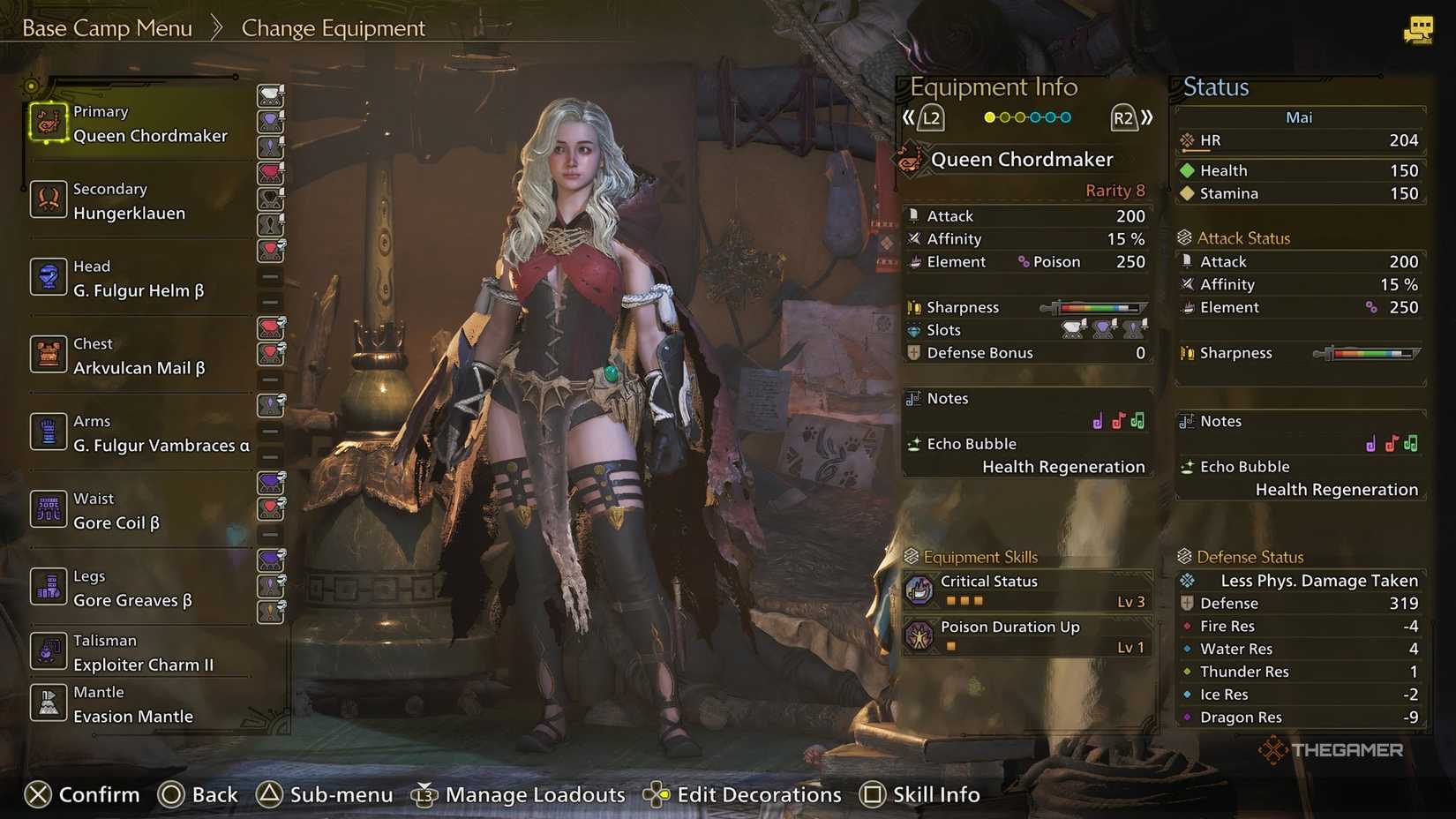The image size is (1456, 819).
Task: Select the Secondary Hungerklauen weapon icon
Action: click(x=48, y=200)
